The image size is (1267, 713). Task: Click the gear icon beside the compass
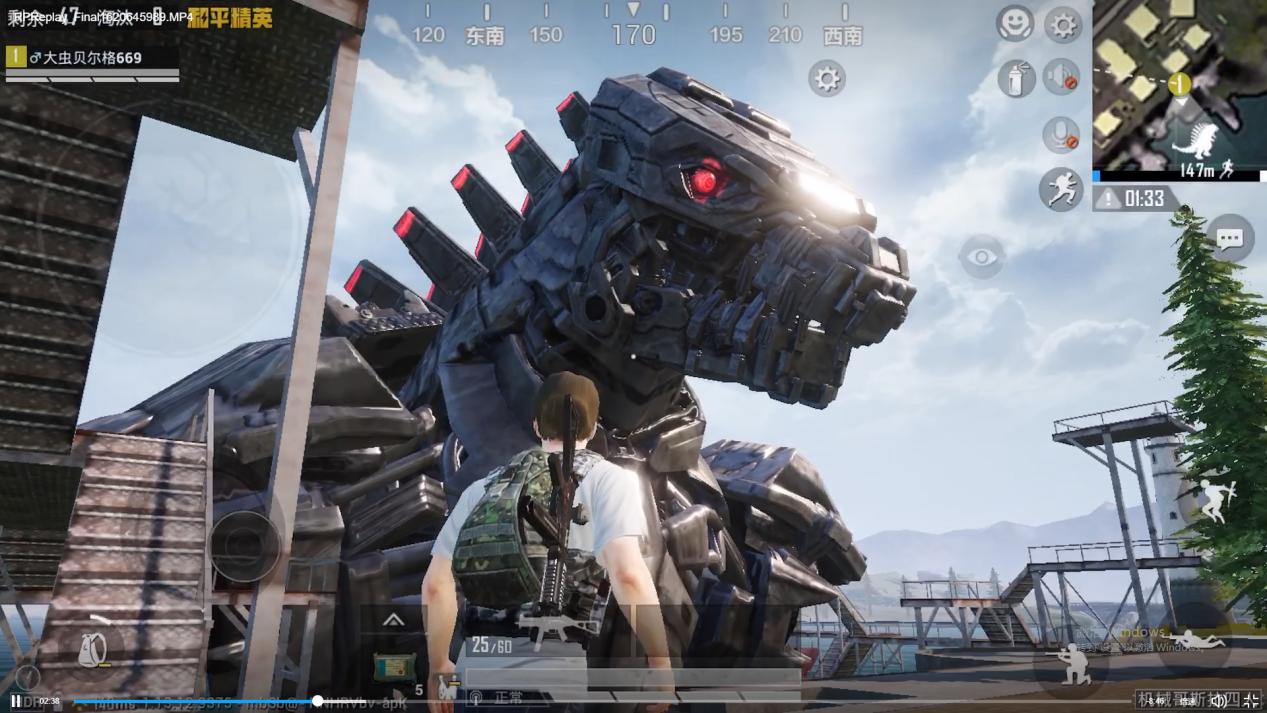(x=827, y=78)
